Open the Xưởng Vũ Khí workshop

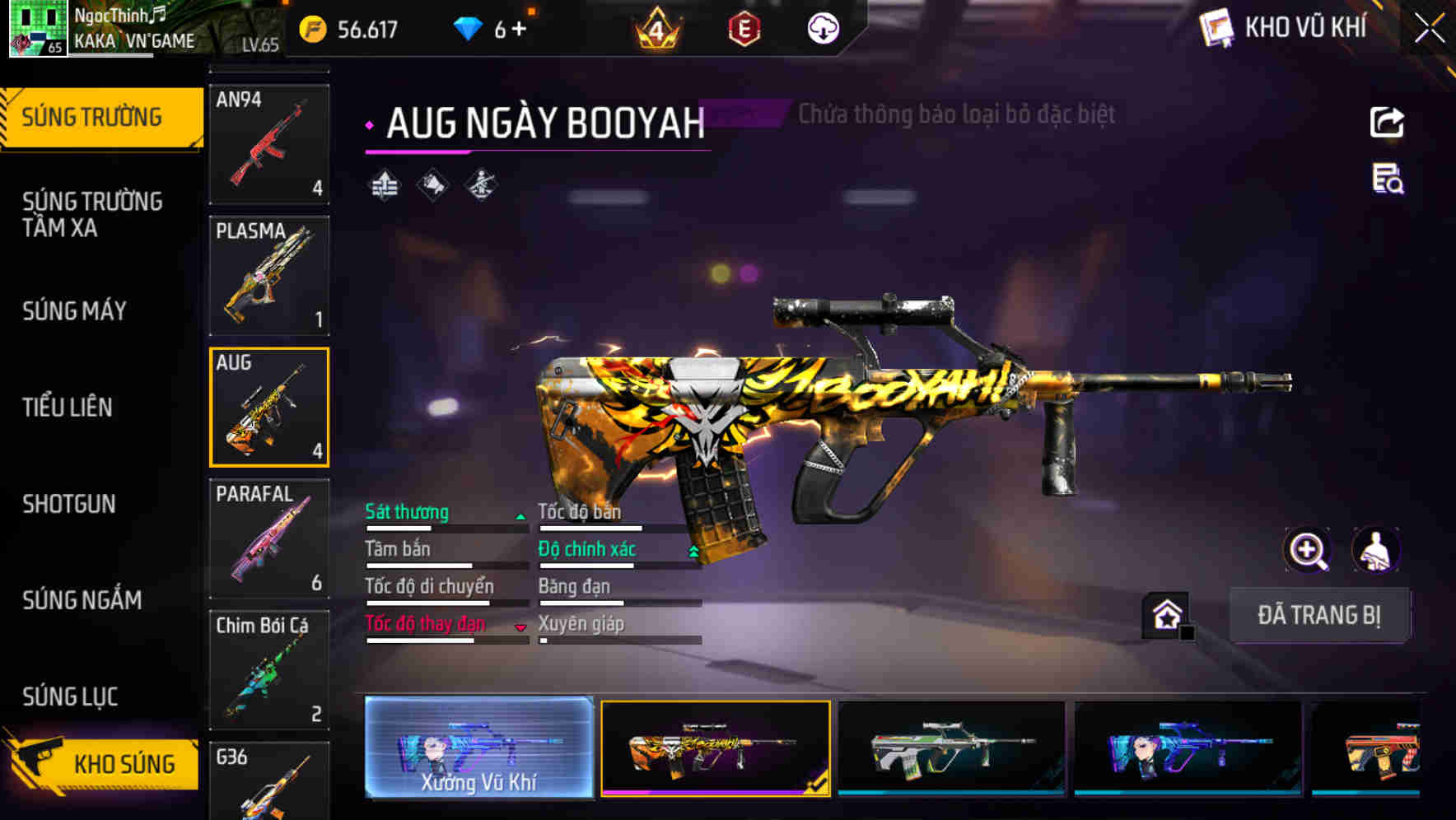tap(478, 748)
